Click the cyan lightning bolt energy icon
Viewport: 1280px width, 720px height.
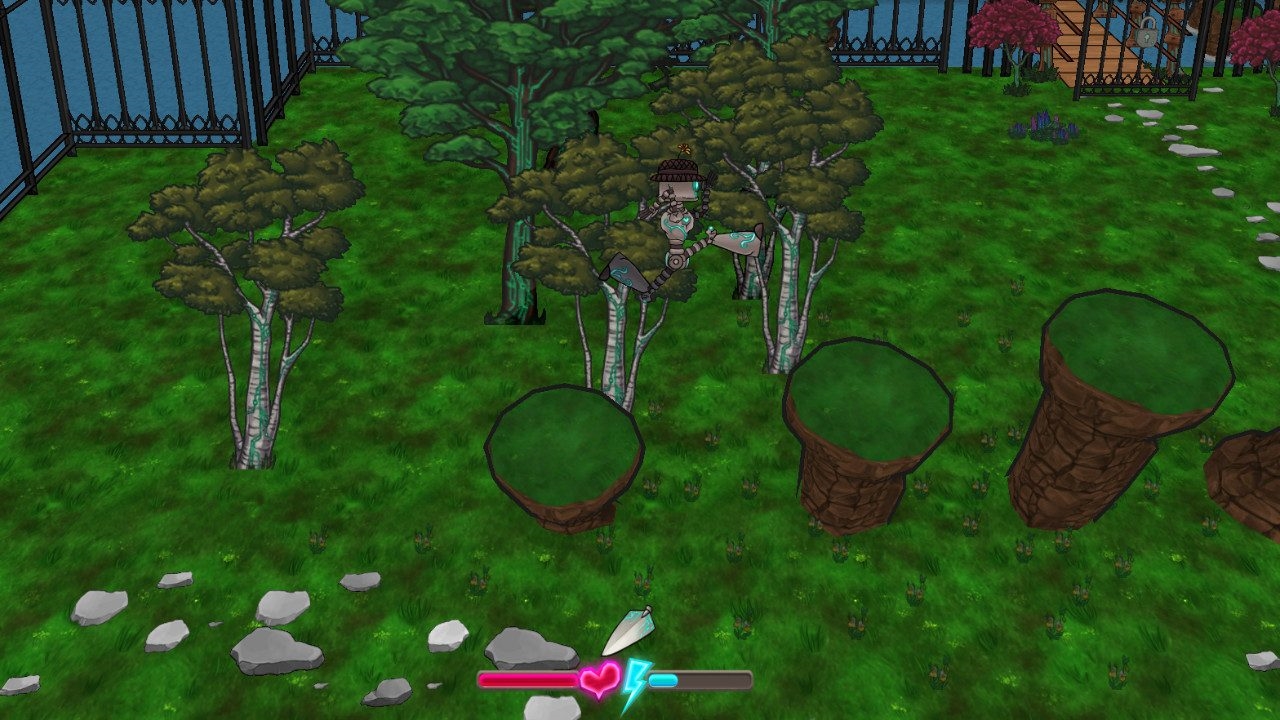(x=637, y=680)
